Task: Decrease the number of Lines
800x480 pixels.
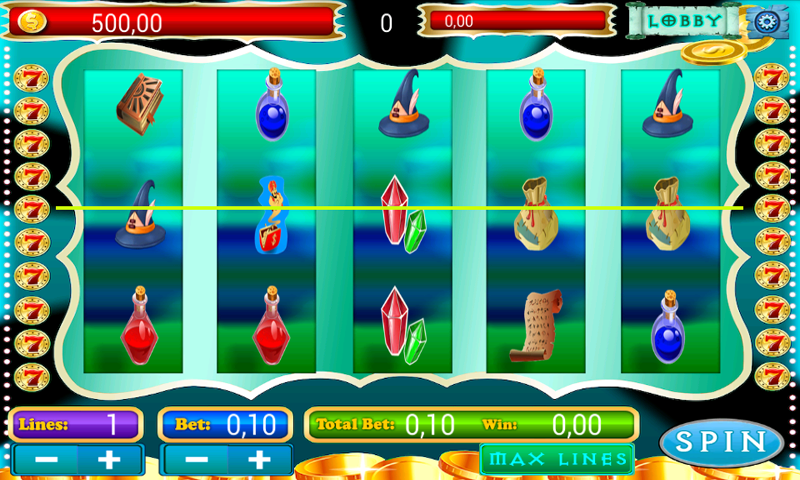Action: (x=44, y=460)
